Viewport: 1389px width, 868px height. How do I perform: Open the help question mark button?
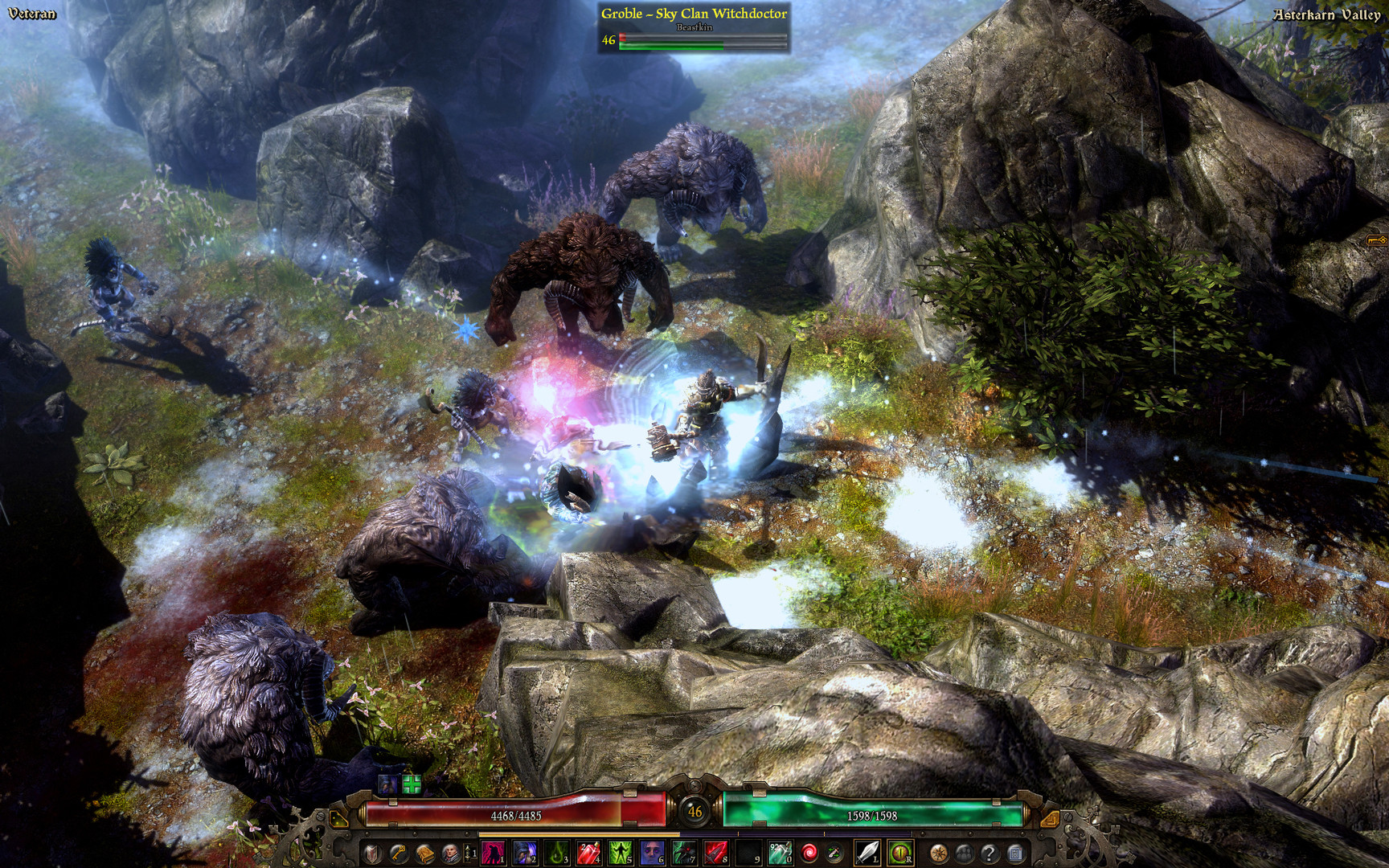tap(990, 854)
